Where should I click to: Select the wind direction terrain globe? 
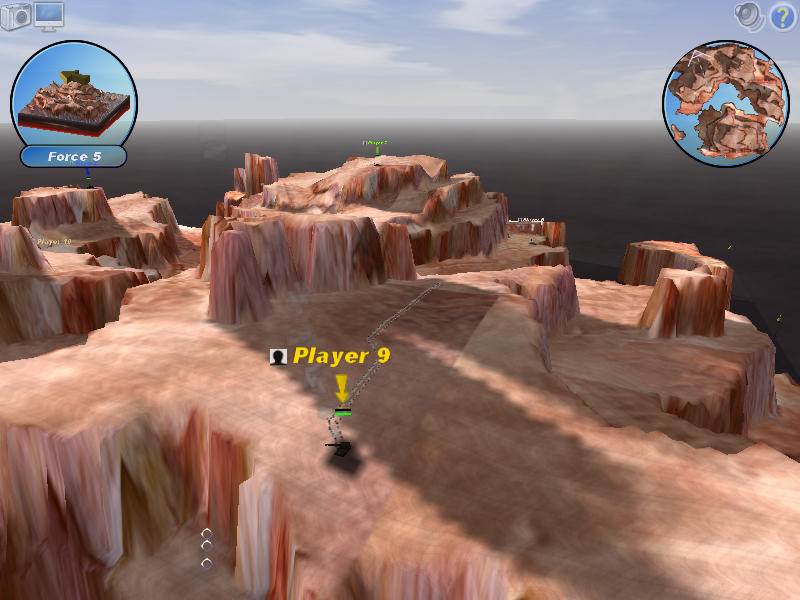(x=74, y=95)
